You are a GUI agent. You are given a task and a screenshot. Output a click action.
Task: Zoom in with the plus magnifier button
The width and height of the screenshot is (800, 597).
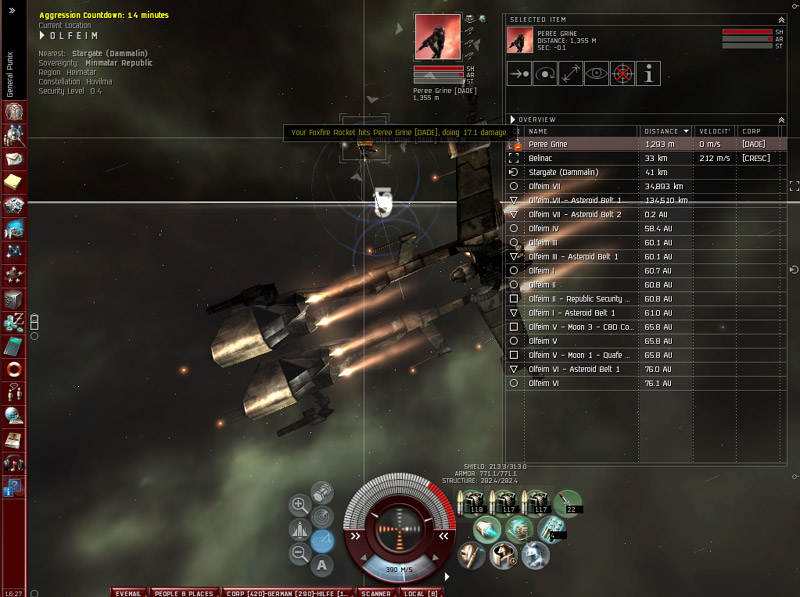point(298,505)
